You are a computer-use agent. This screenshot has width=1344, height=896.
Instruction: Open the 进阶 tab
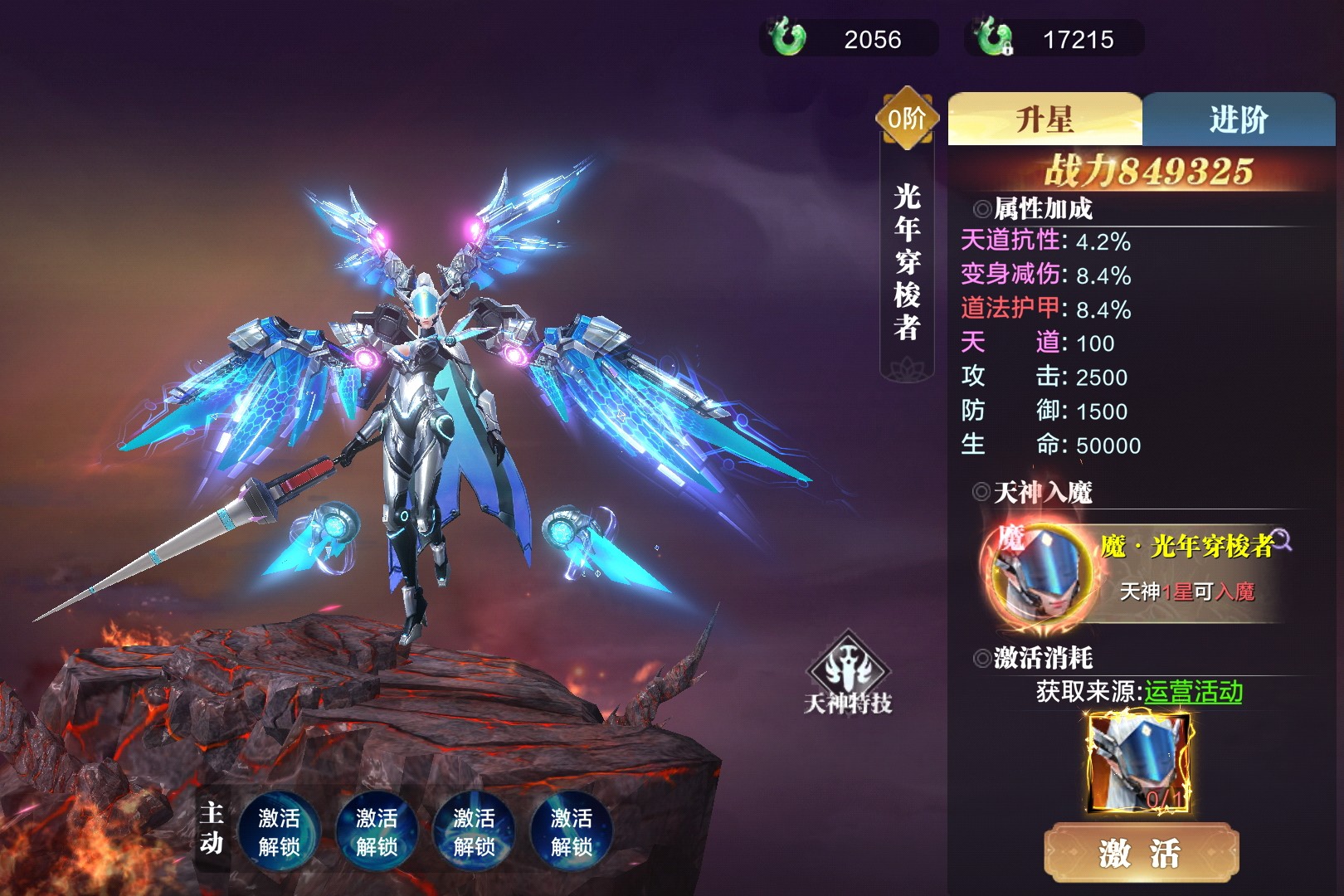click(1238, 119)
